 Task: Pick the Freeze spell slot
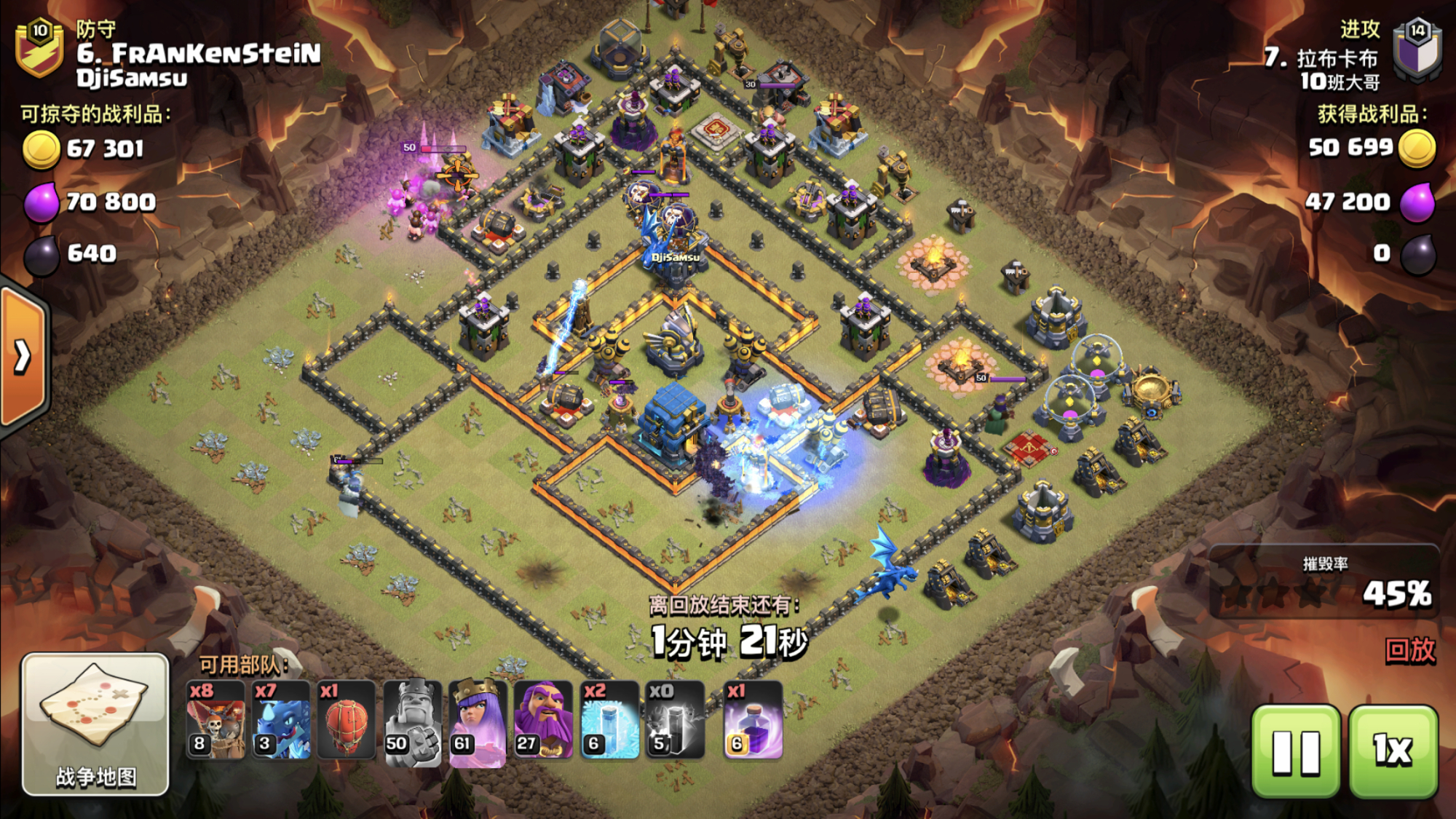pyautogui.click(x=609, y=721)
